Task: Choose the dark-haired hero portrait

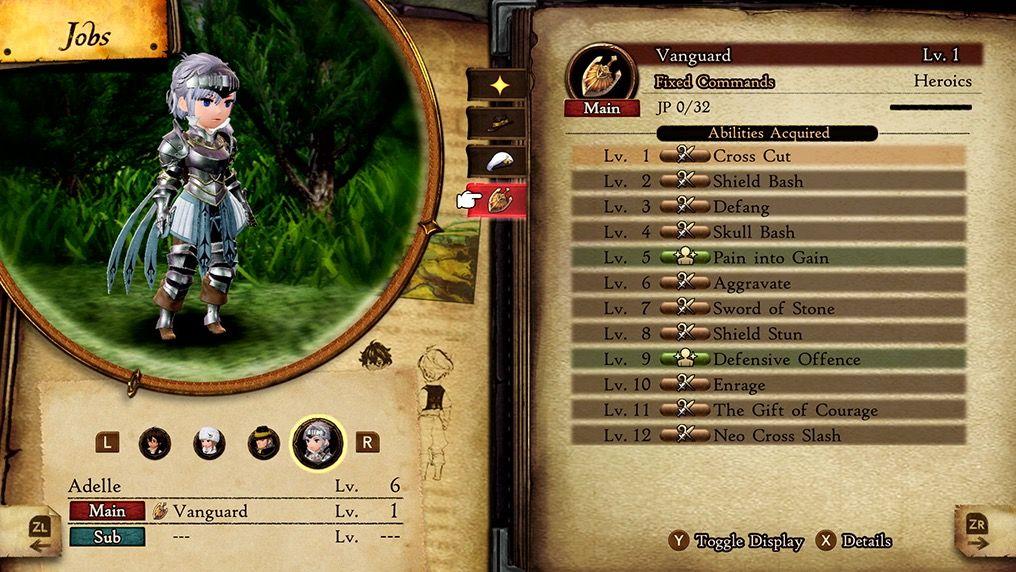Action: click(x=155, y=442)
